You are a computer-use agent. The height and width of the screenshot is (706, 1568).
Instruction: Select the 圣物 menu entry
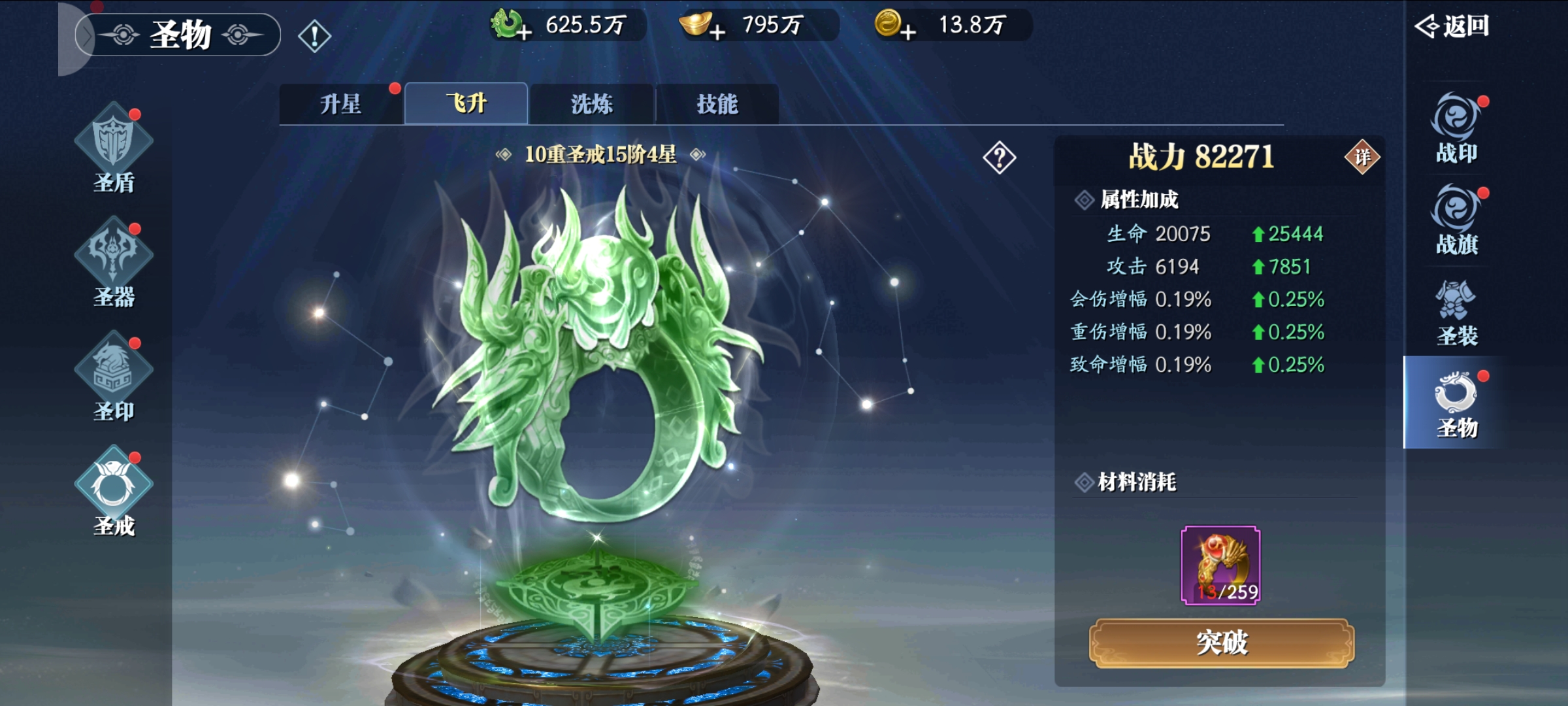tap(1456, 403)
